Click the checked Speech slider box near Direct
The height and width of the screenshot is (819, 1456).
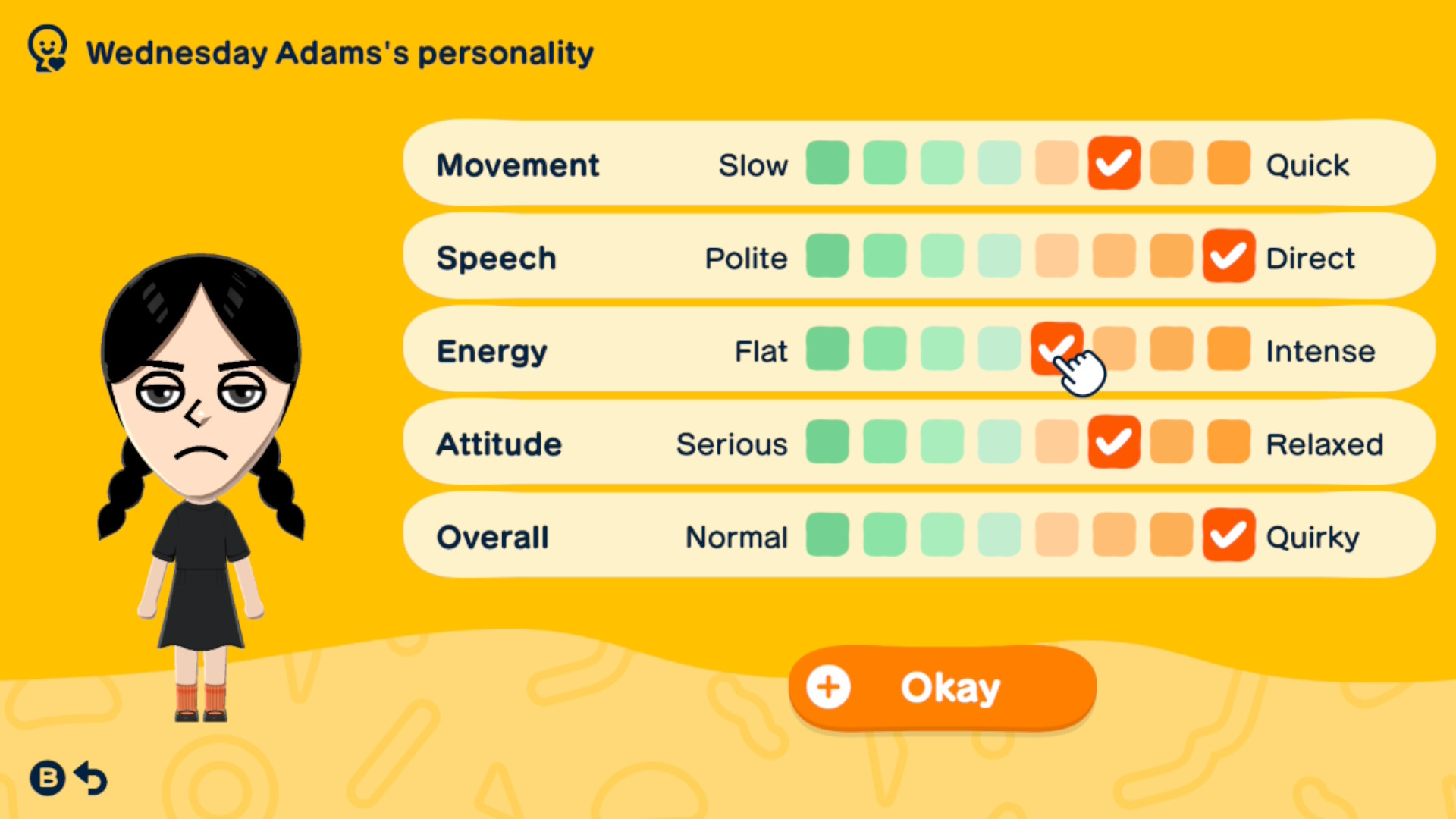(1228, 256)
